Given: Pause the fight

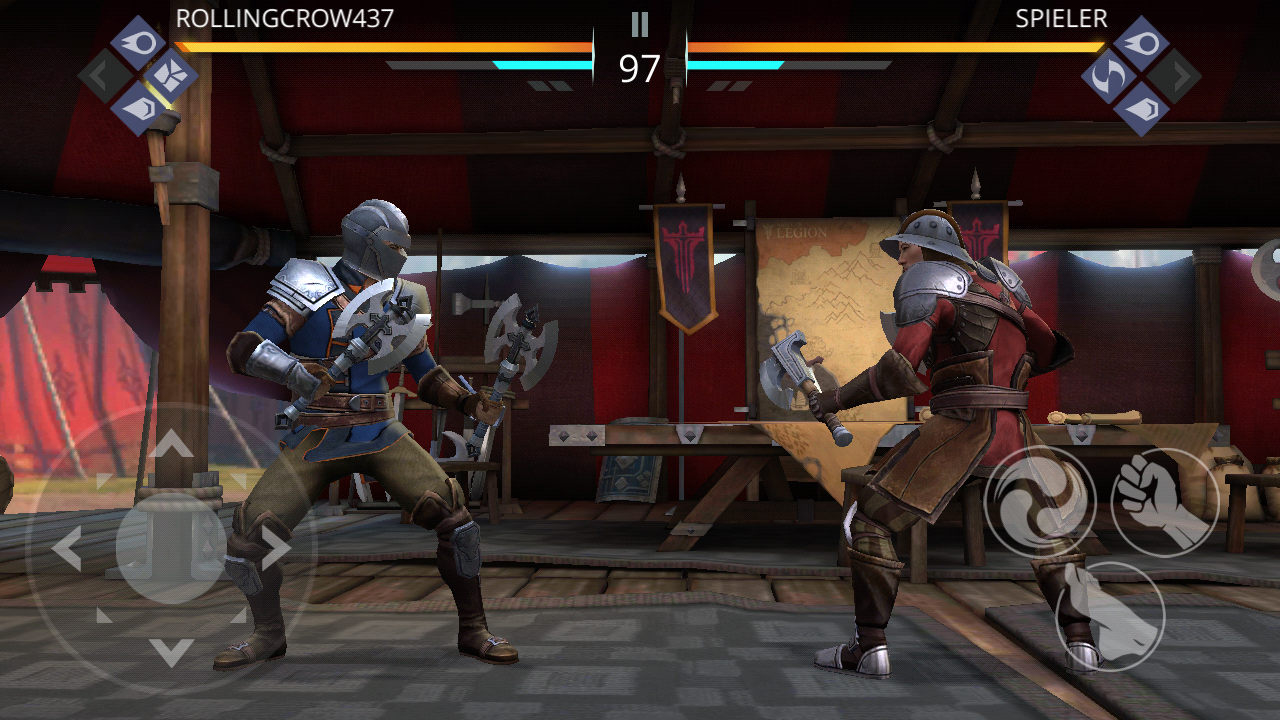Looking at the screenshot, I should point(639,24).
